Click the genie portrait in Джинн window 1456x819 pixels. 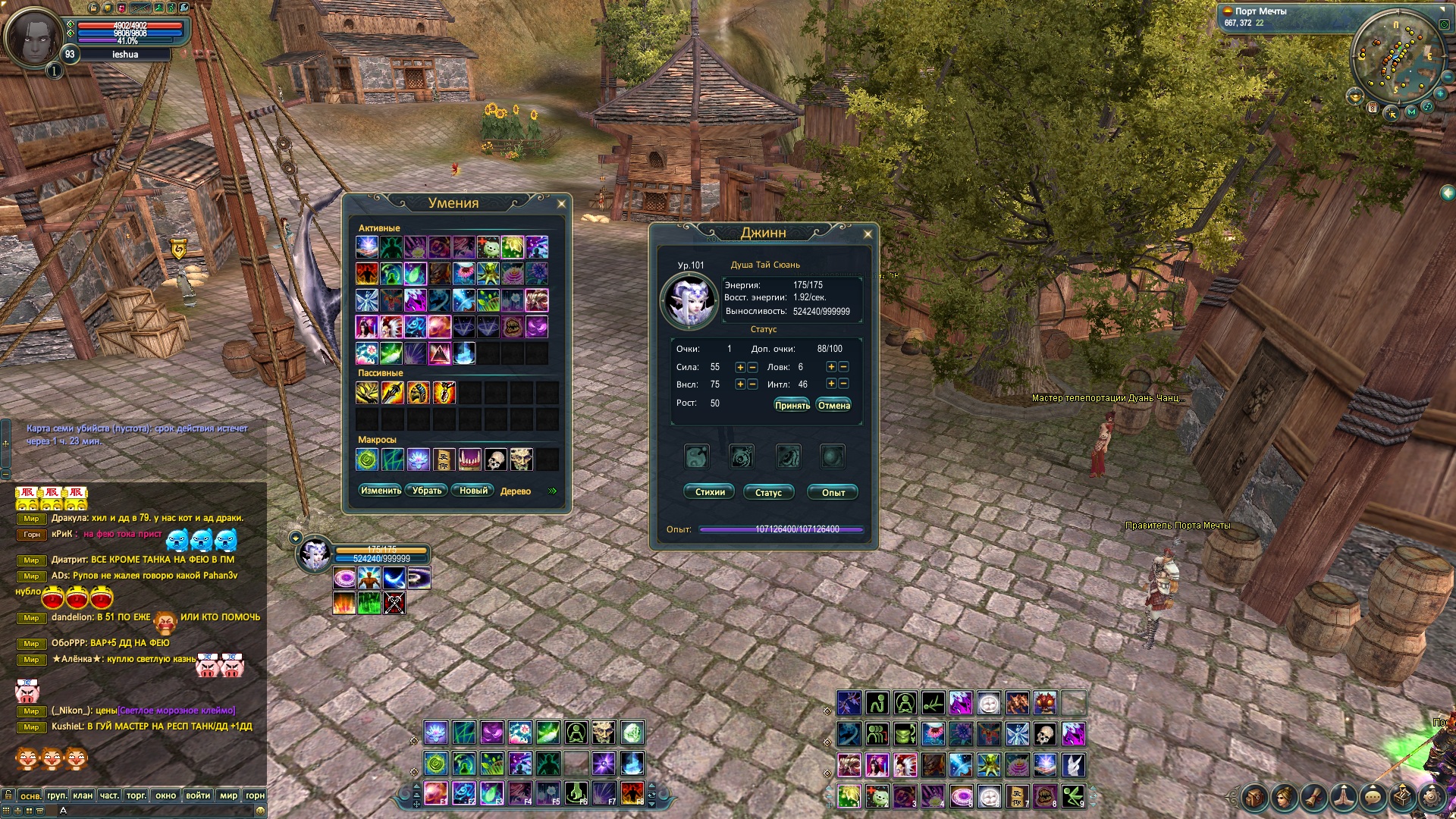tap(689, 300)
